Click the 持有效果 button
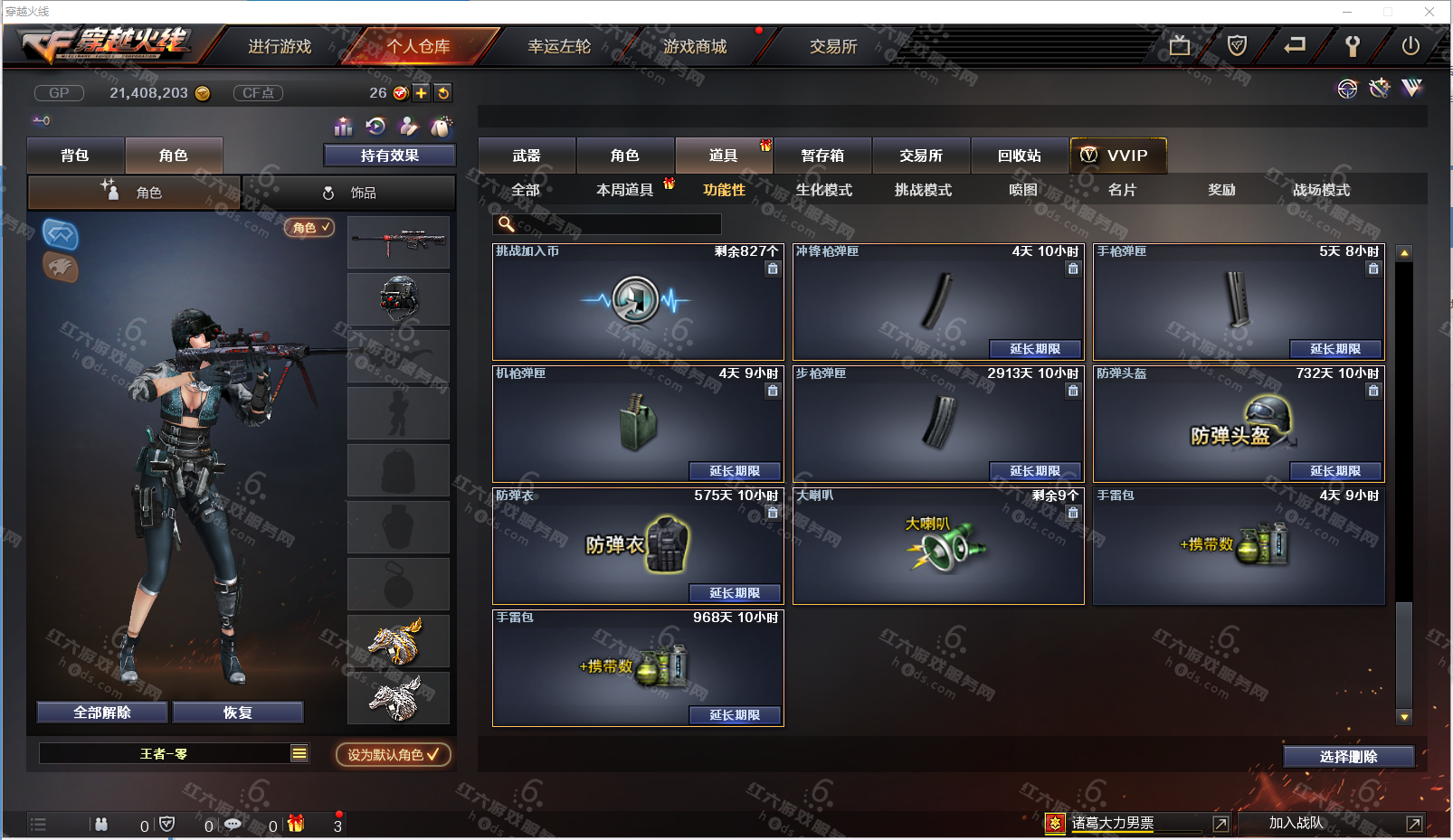This screenshot has width=1453, height=840. 390,156
